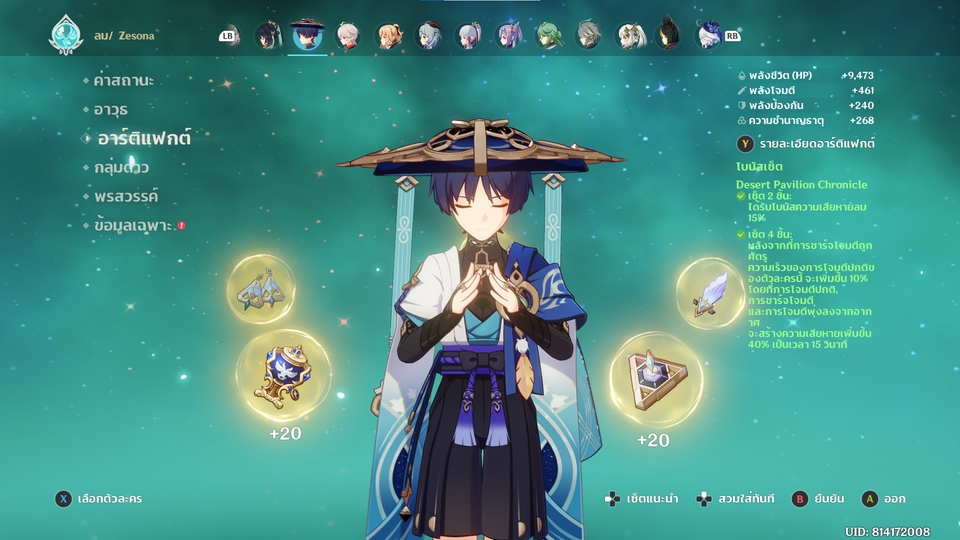Switch to Kazuha's white-haired portrait
Viewport: 960px width, 540px height.
[348, 37]
